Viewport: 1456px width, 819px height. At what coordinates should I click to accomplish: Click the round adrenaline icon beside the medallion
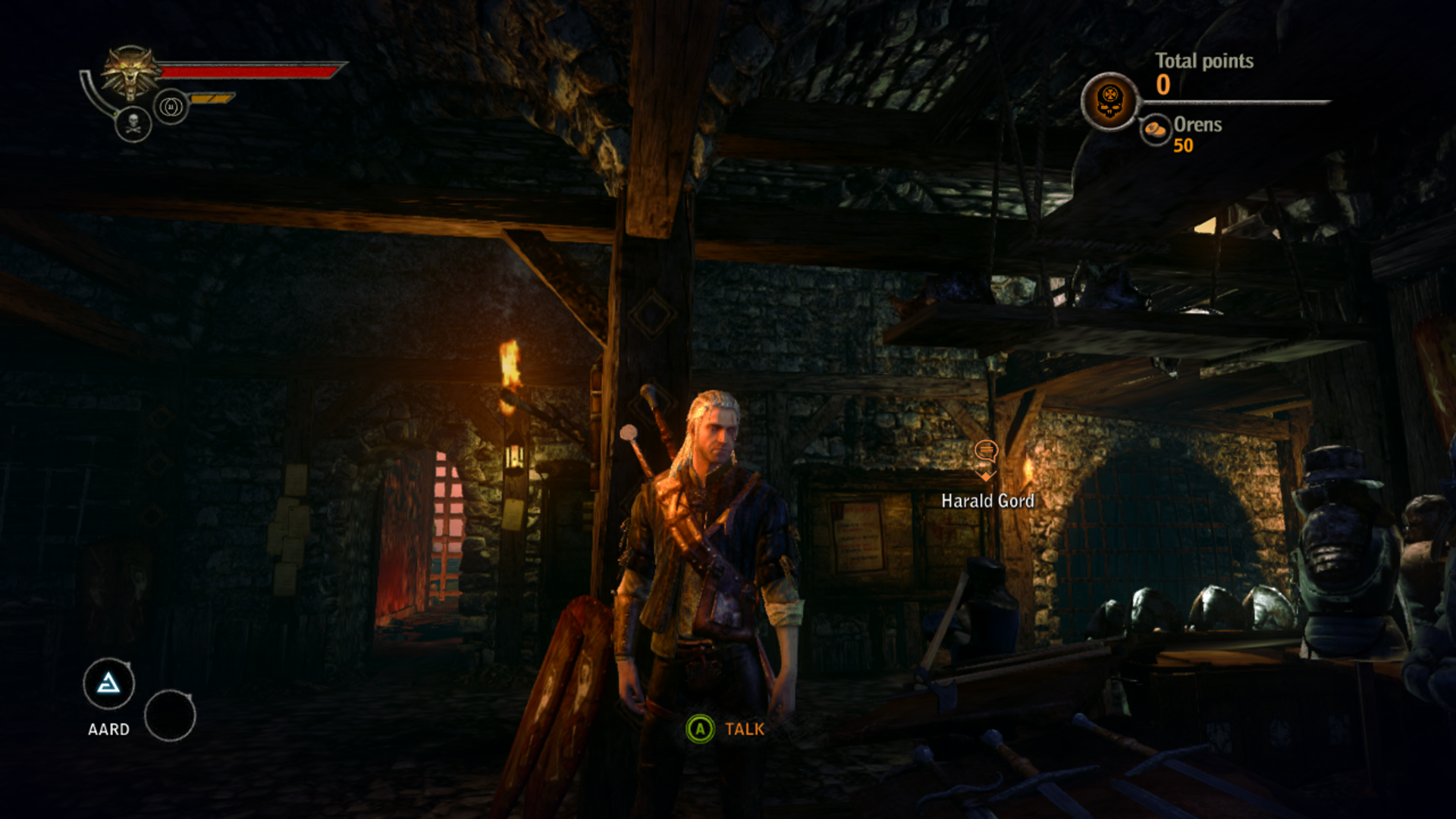point(171,107)
